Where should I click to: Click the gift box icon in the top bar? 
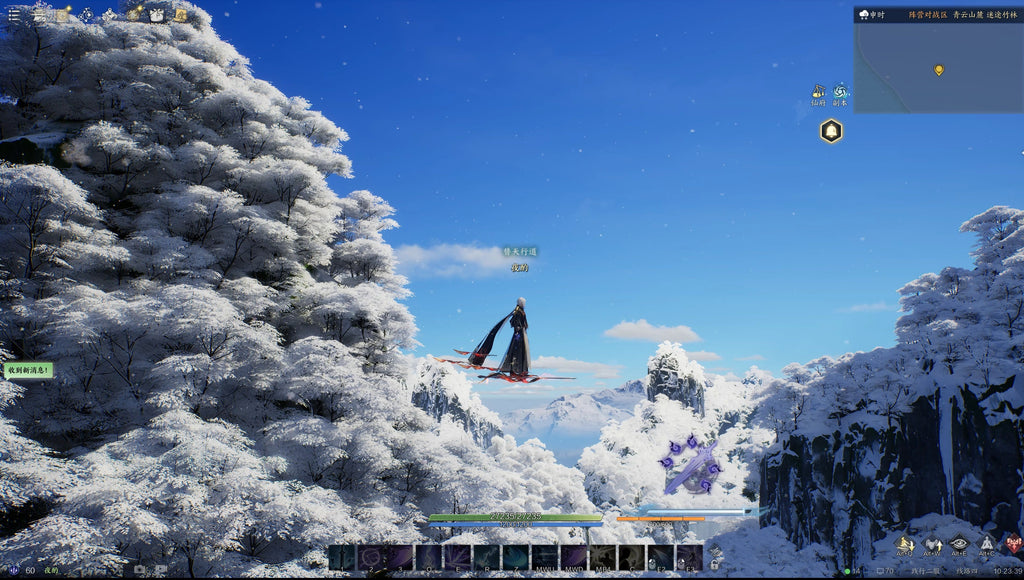pyautogui.click(x=157, y=15)
